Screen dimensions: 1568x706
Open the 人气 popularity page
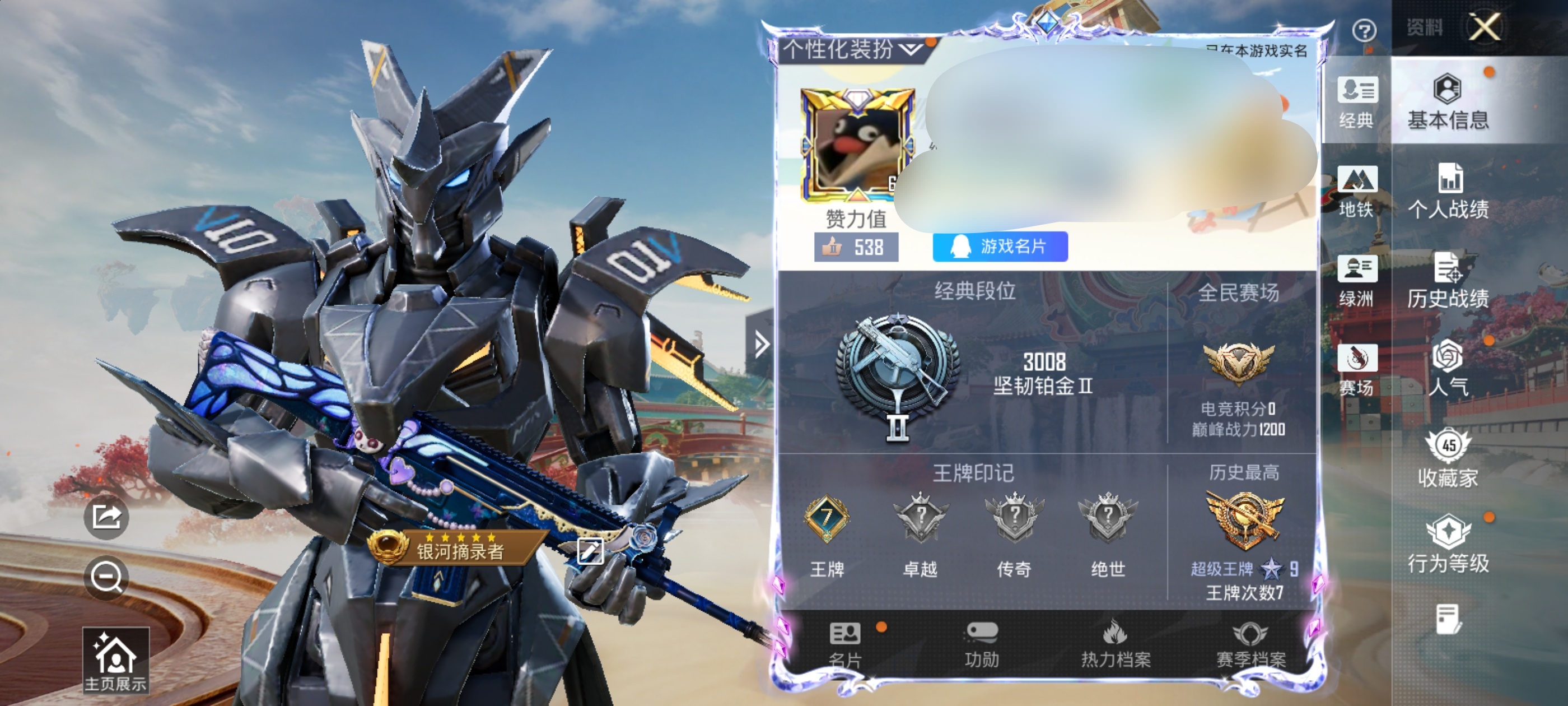coord(1448,369)
